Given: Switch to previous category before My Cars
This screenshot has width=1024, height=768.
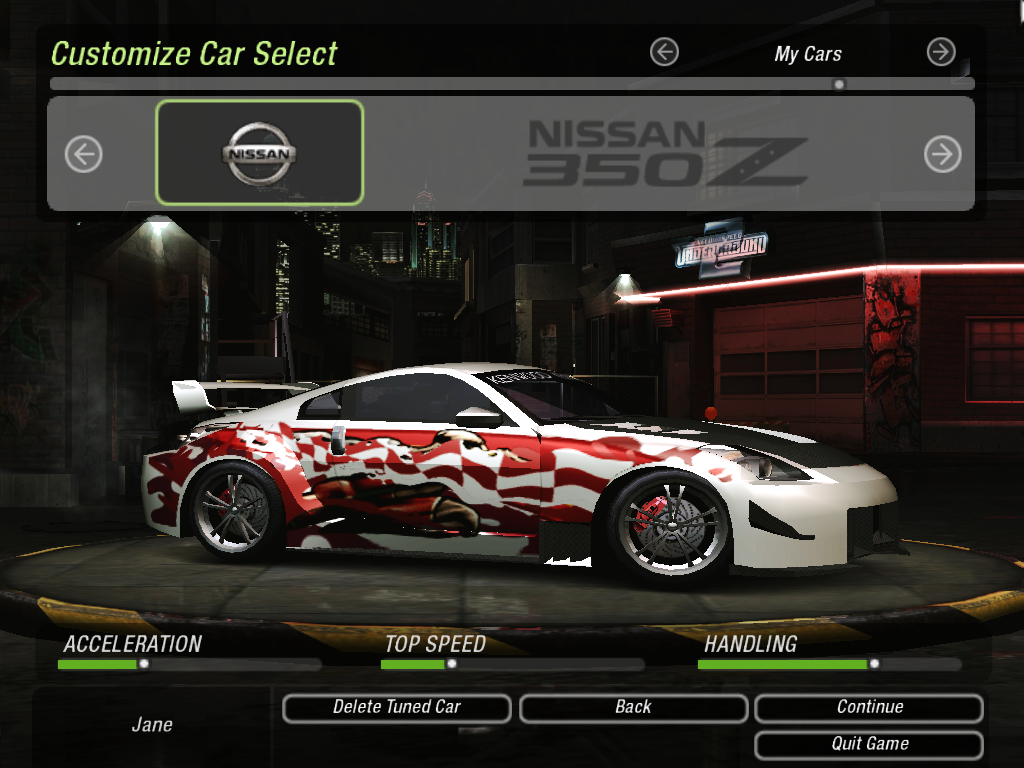Looking at the screenshot, I should coord(664,52).
